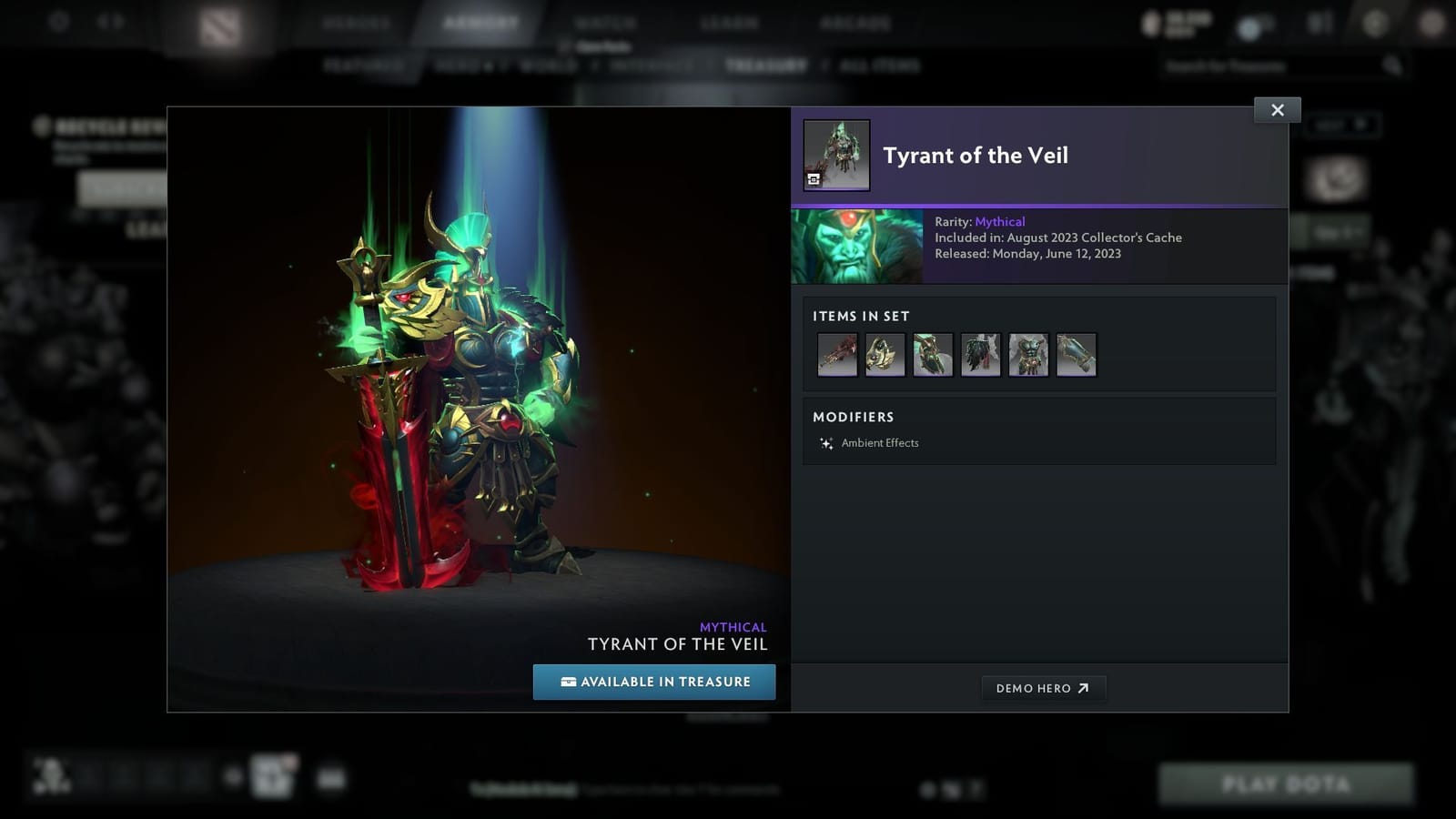Image resolution: width=1456 pixels, height=819 pixels.
Task: Select the TREASURY sub-tab
Action: click(x=766, y=66)
